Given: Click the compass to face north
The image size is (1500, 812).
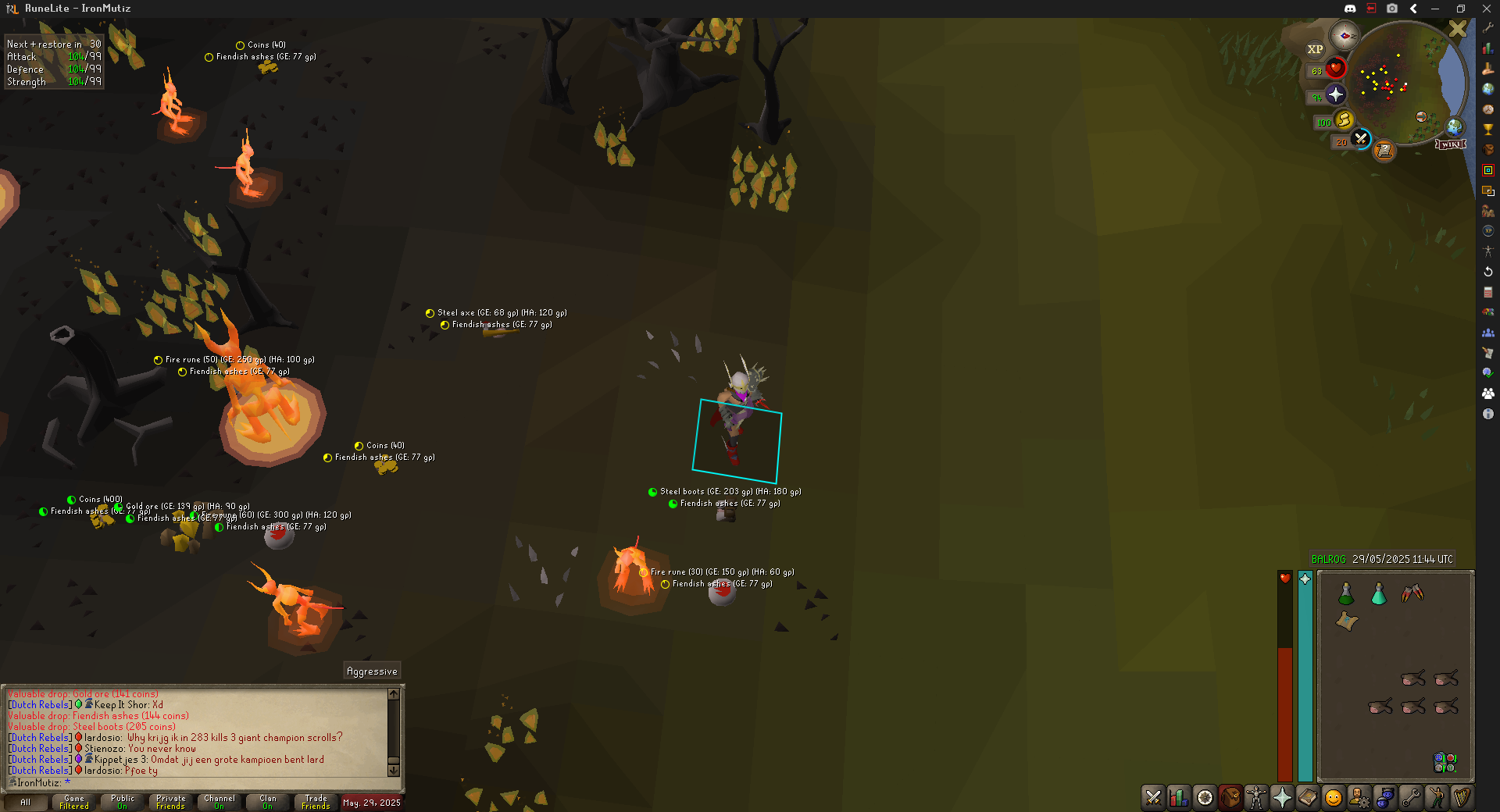Looking at the screenshot, I should [x=1345, y=36].
